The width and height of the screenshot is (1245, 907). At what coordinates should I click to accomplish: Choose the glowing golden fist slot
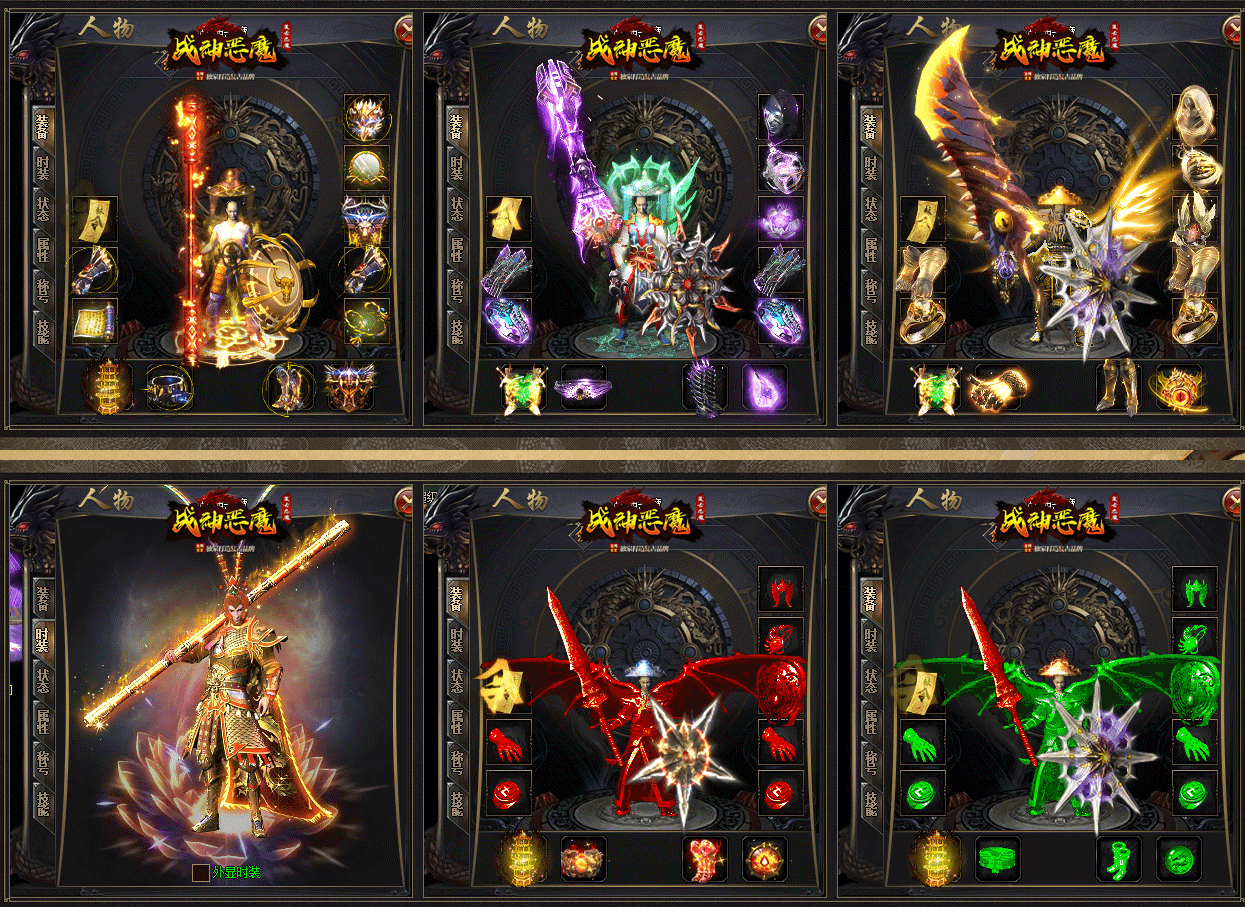997,387
